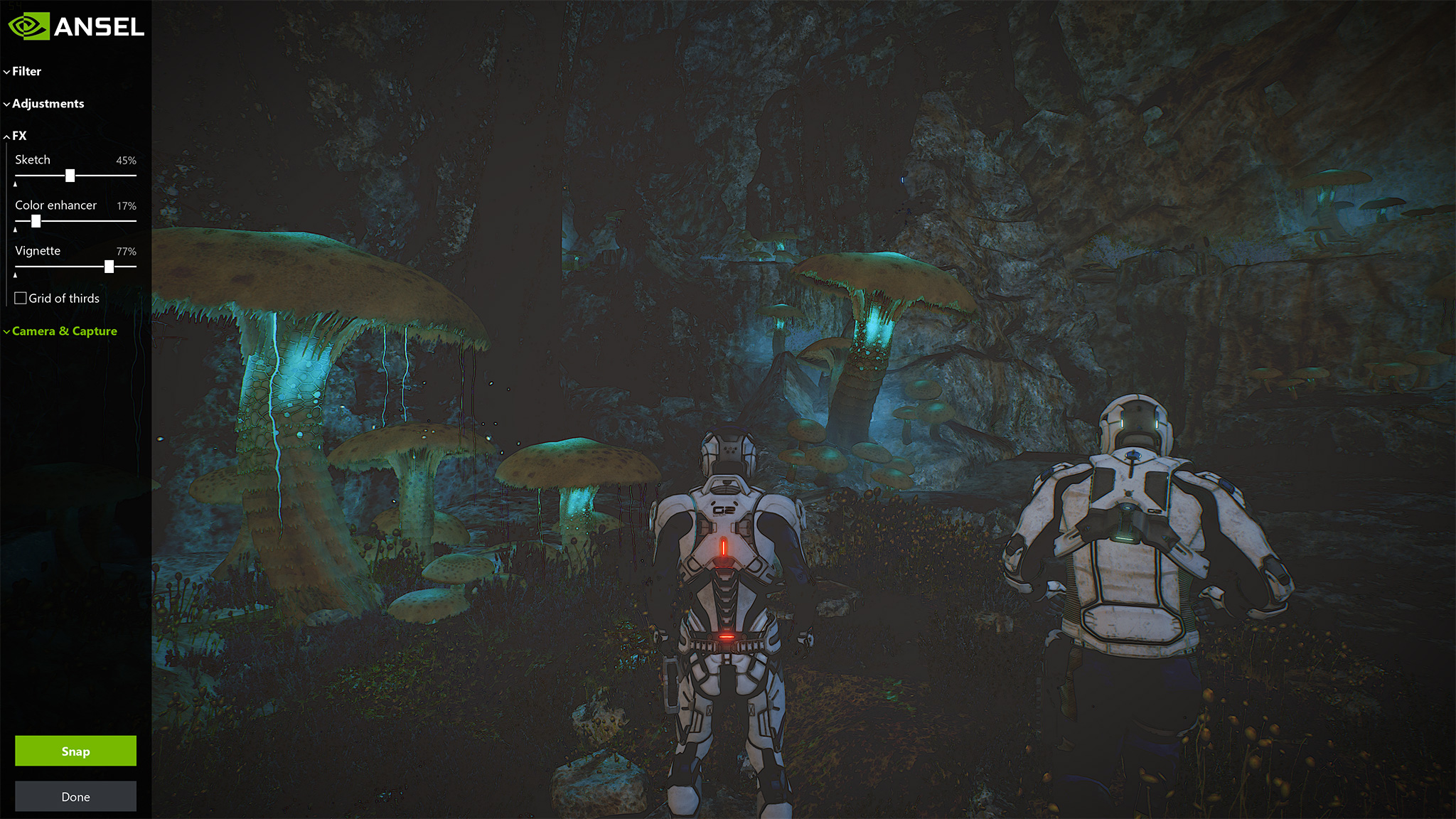1456x819 pixels.
Task: Enable the Grid of thirds checkbox
Action: (x=21, y=299)
